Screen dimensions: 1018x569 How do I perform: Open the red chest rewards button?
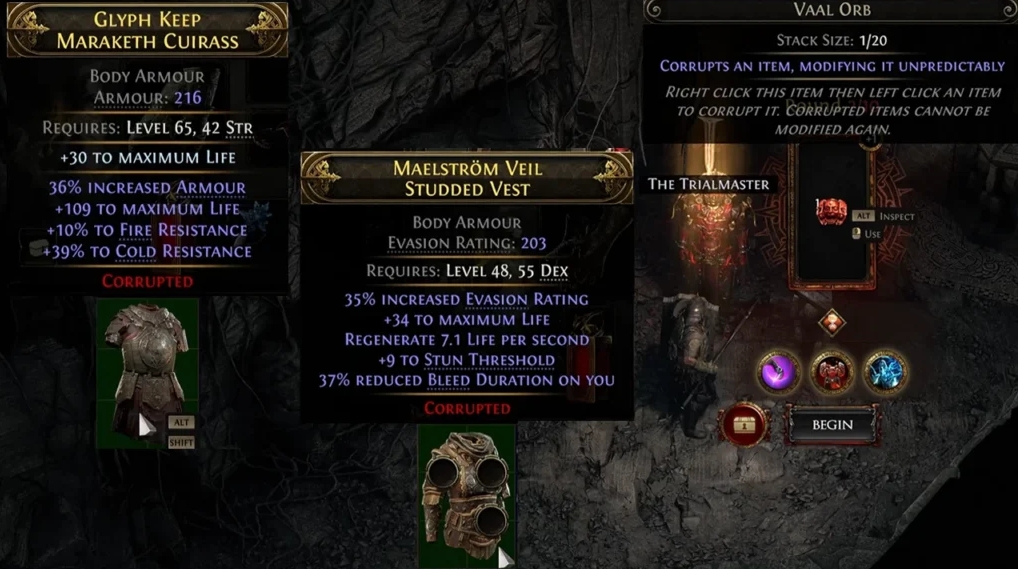pyautogui.click(x=746, y=426)
